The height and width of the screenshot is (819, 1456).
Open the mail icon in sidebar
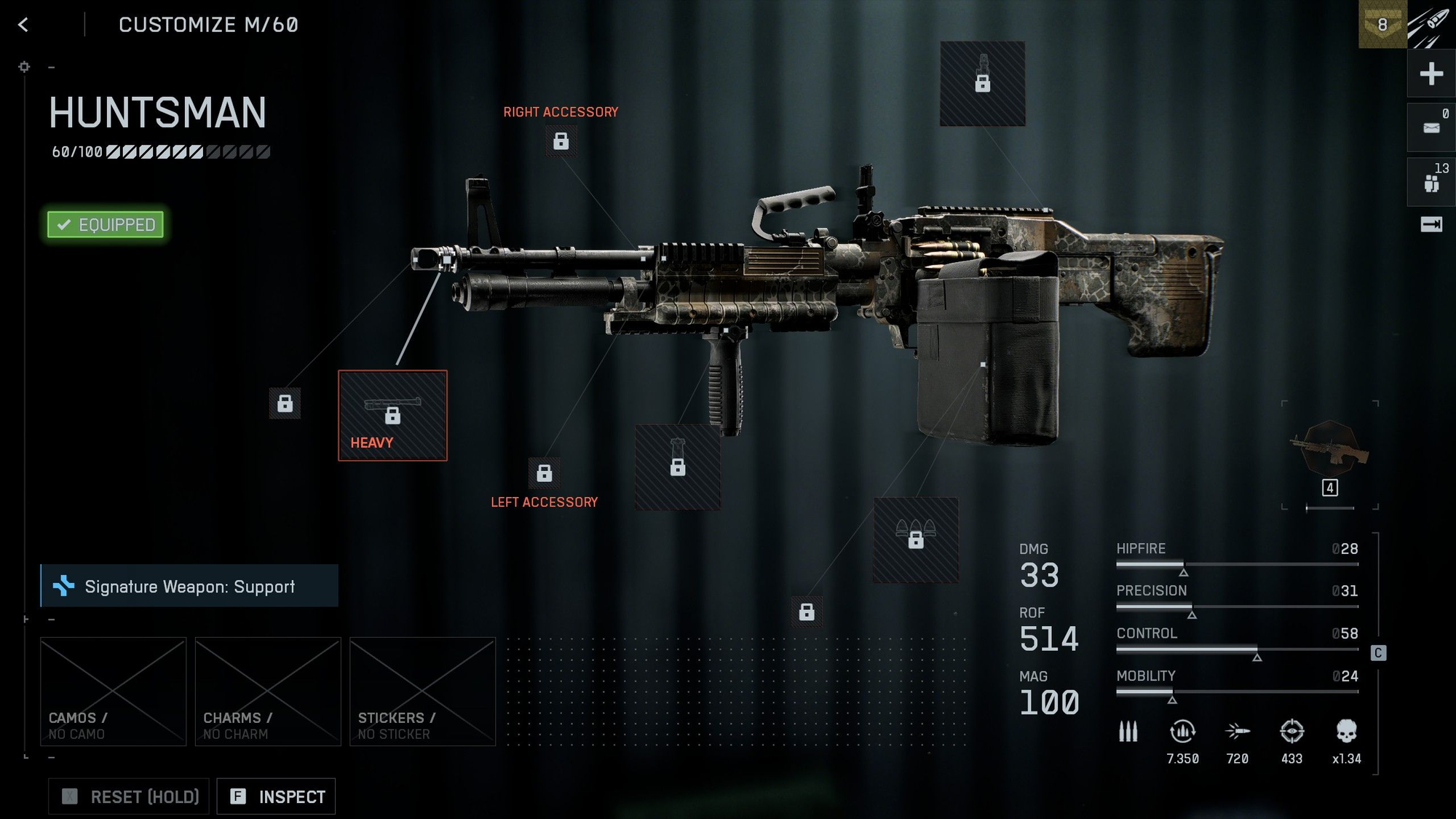pos(1431,128)
